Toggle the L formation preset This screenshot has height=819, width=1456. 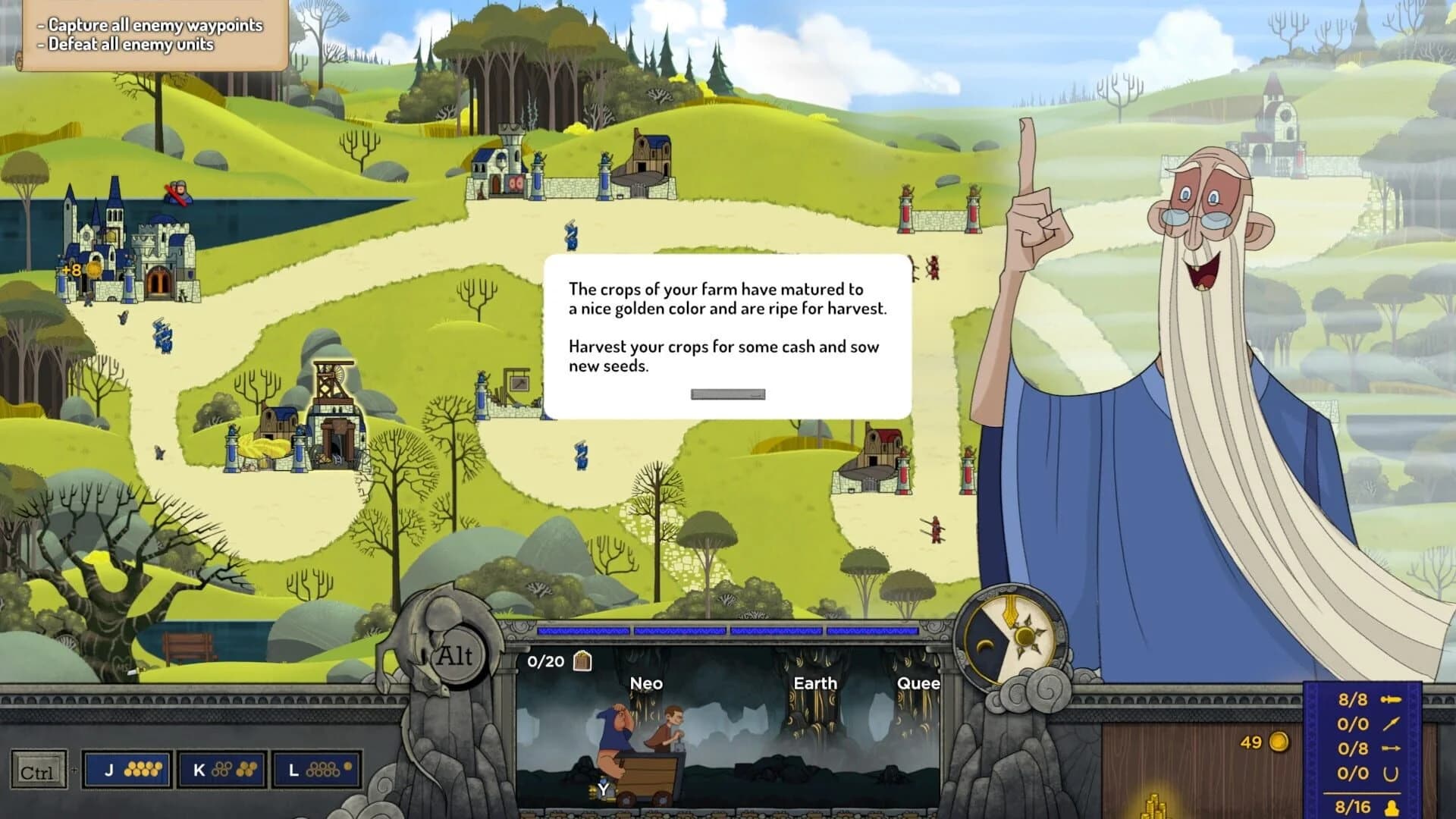(314, 768)
